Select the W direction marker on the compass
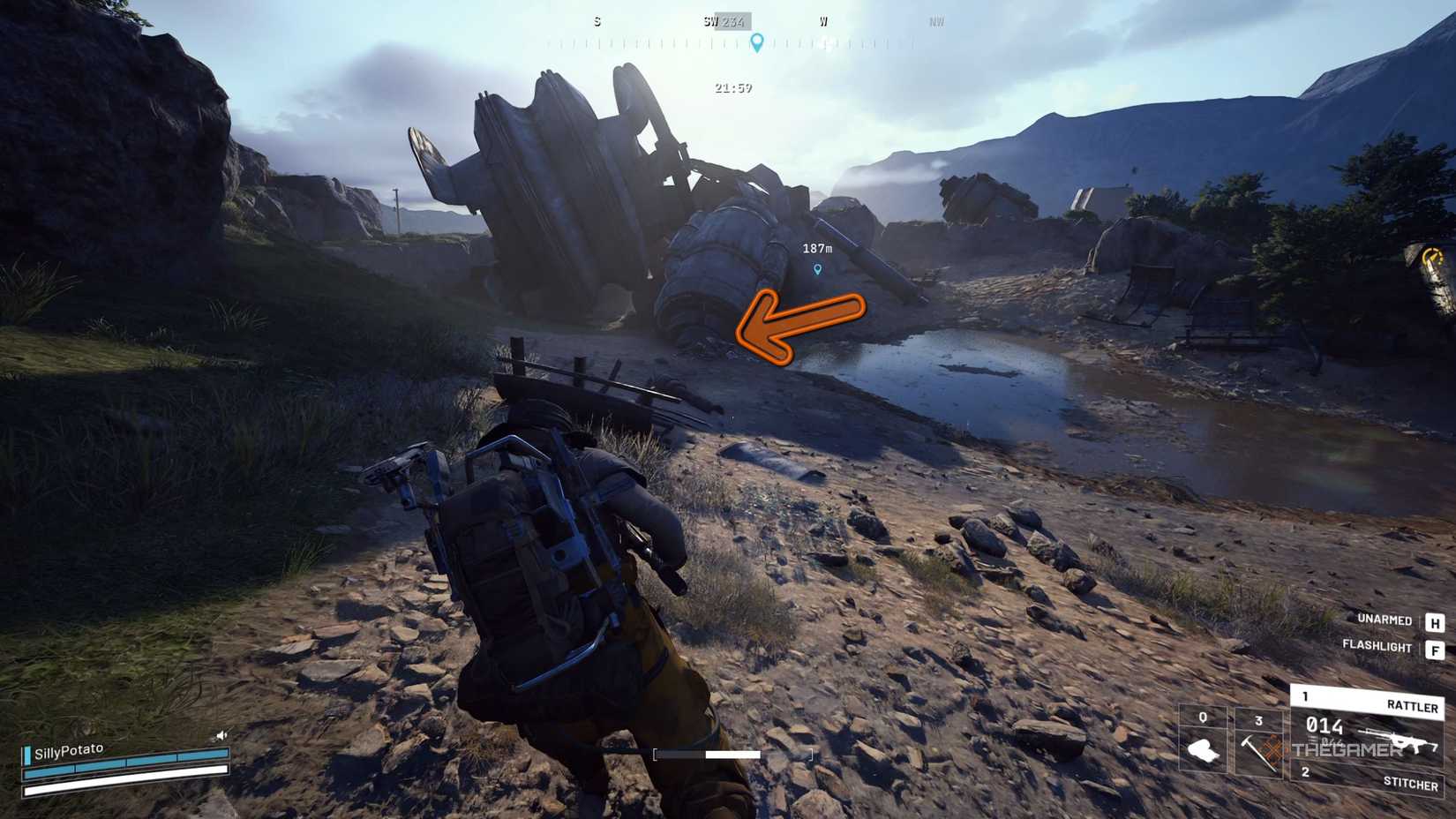This screenshot has width=1456, height=819. coord(822,22)
